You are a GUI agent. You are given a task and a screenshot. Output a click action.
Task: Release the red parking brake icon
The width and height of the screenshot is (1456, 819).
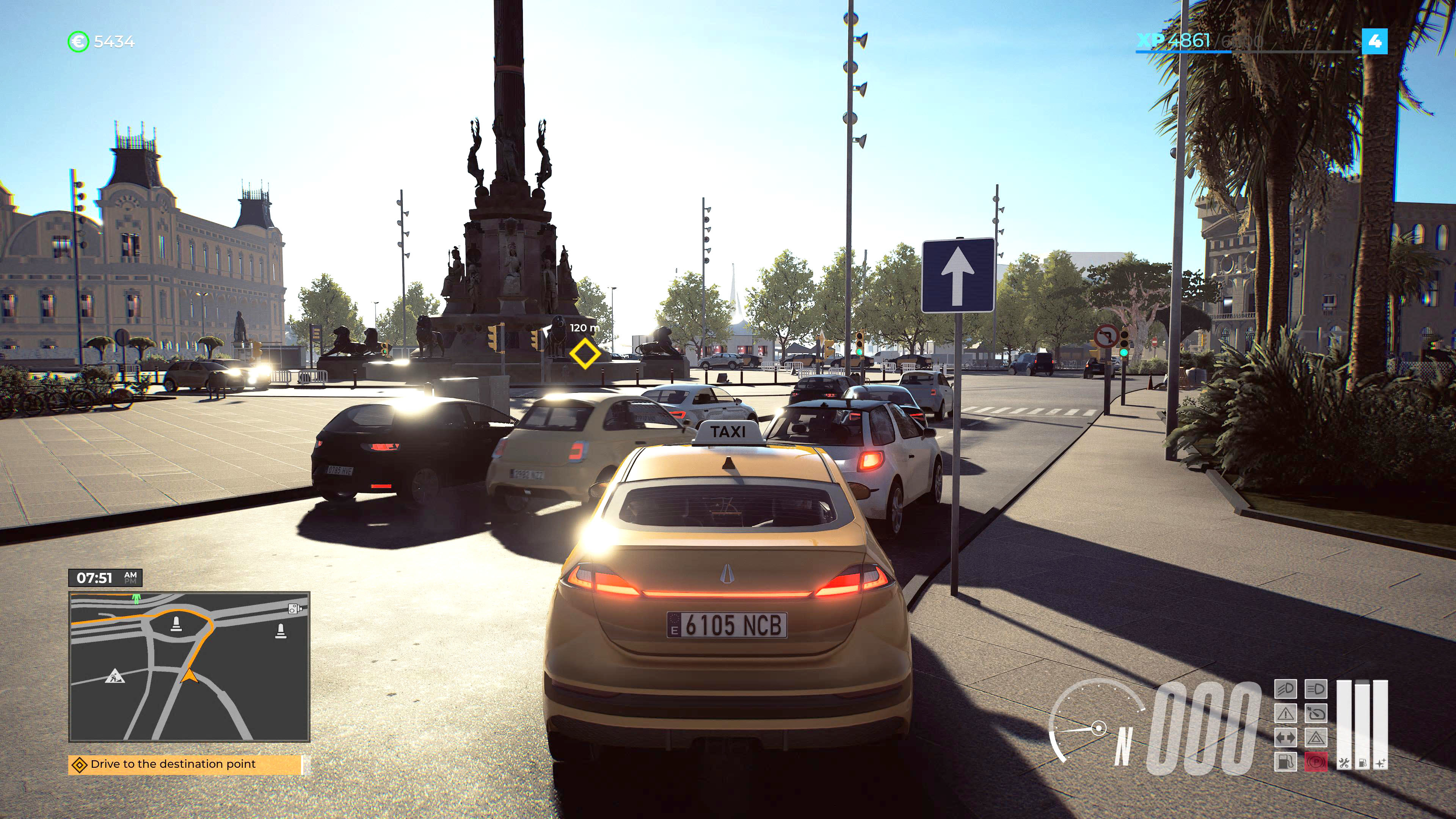click(1315, 762)
